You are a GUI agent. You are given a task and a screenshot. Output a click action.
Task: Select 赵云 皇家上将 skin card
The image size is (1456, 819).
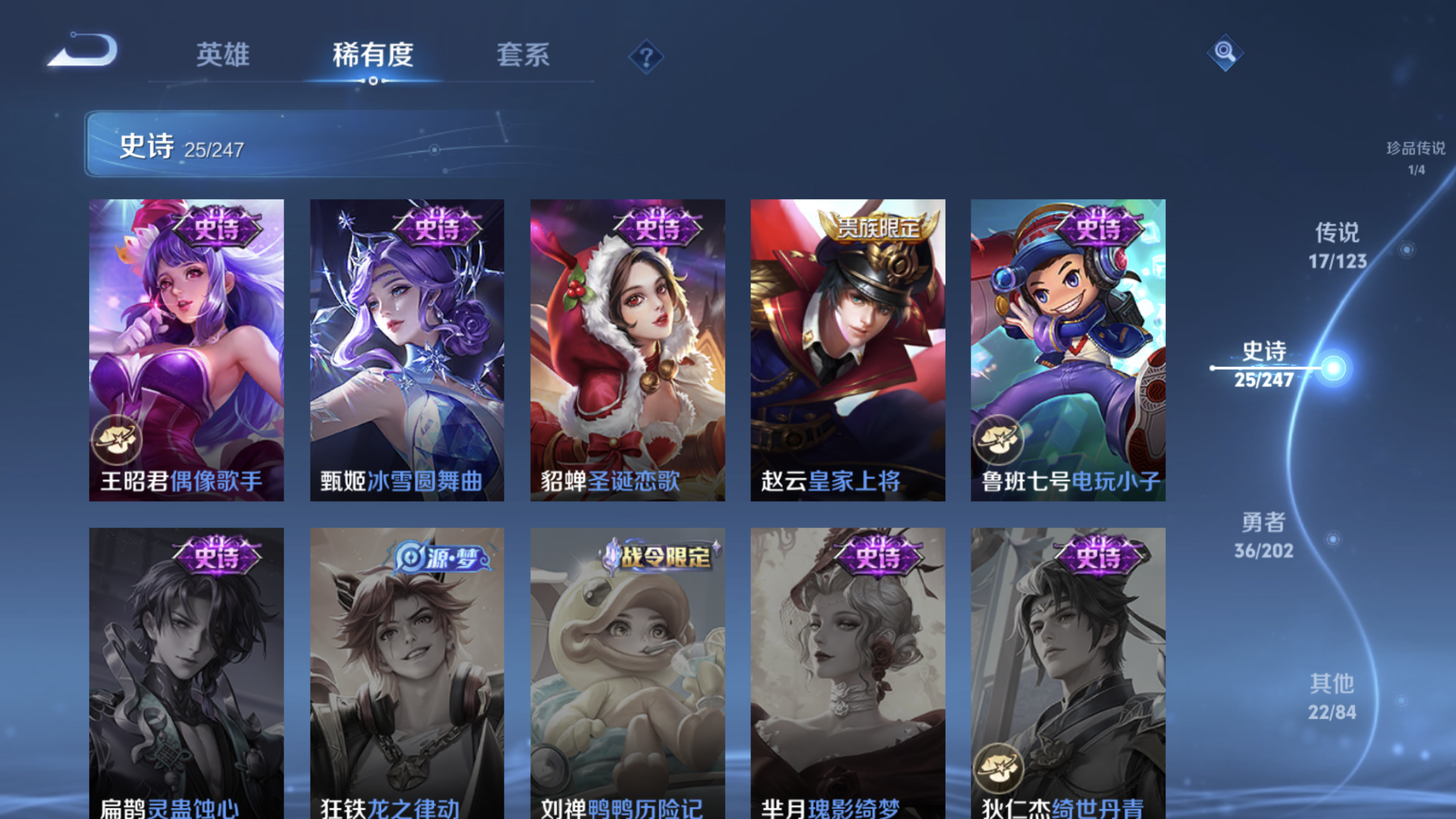(x=847, y=349)
